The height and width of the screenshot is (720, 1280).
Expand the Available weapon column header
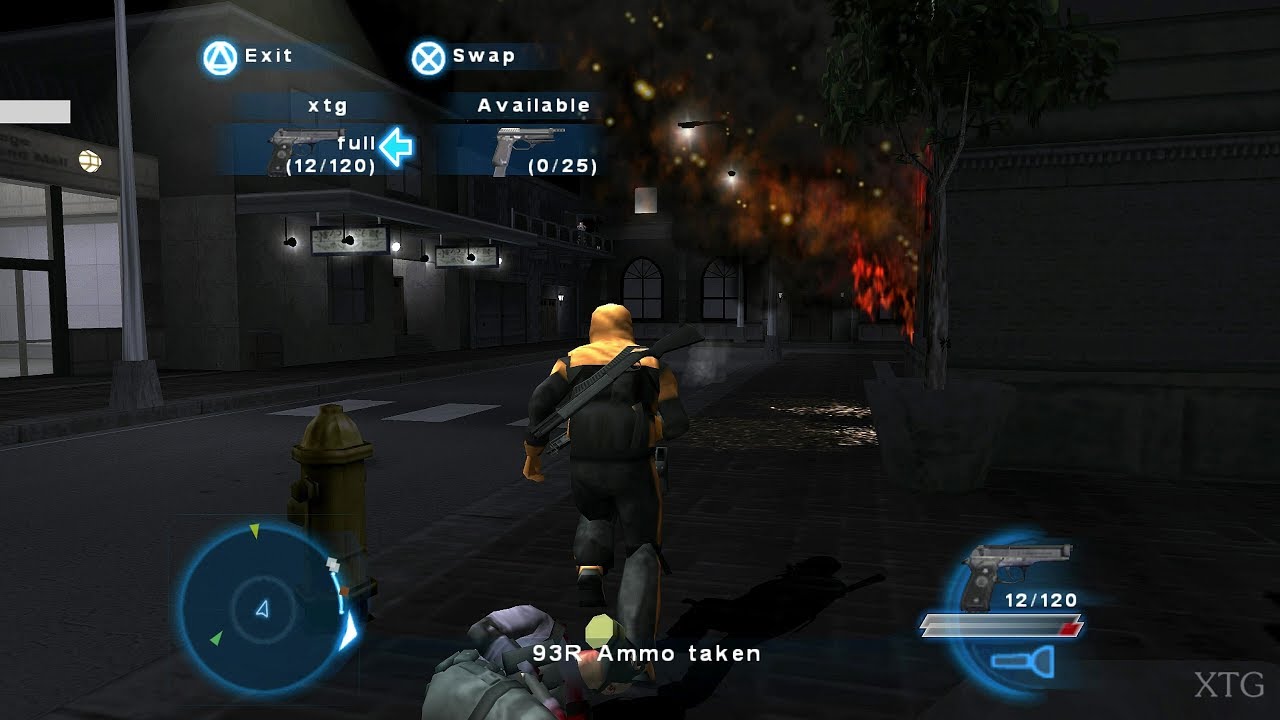coord(534,105)
